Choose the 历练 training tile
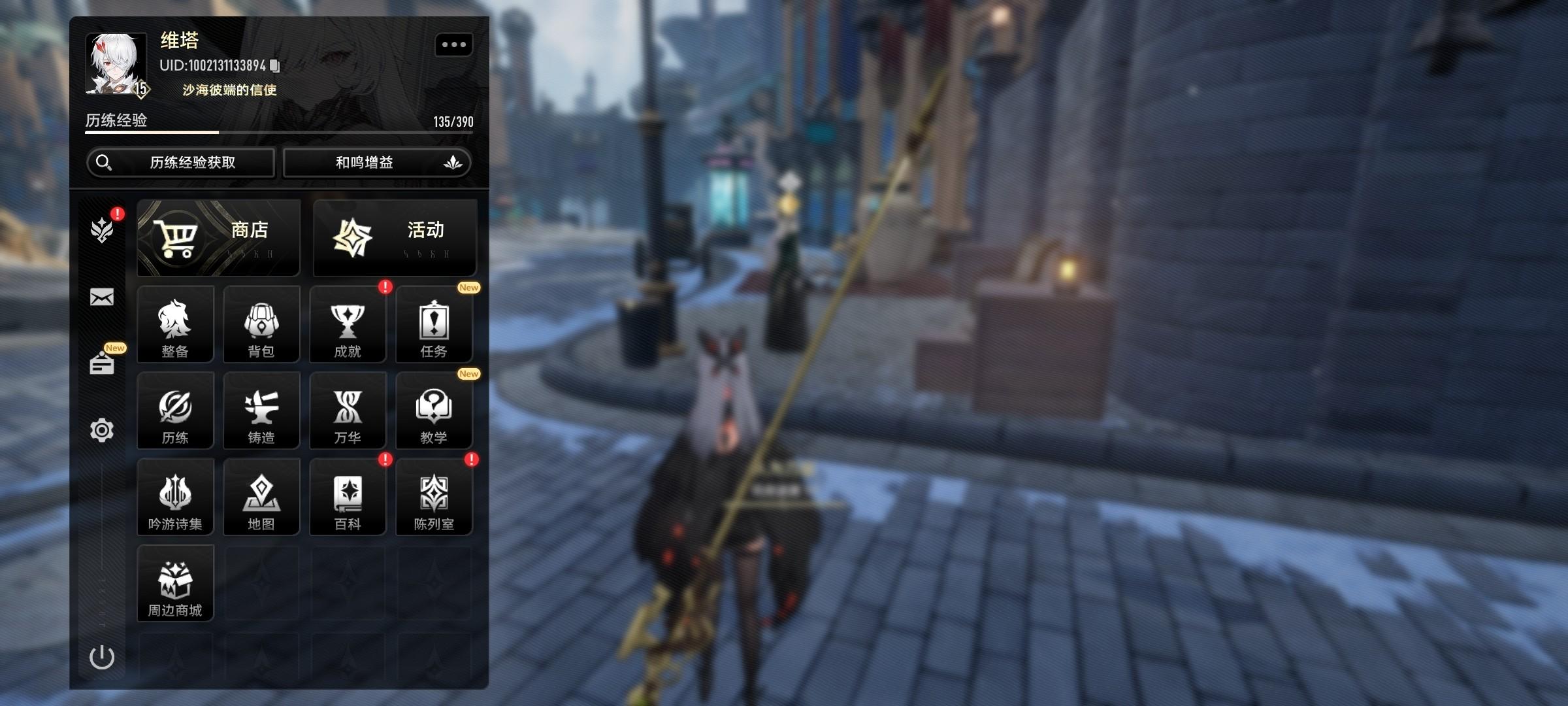 click(x=175, y=411)
